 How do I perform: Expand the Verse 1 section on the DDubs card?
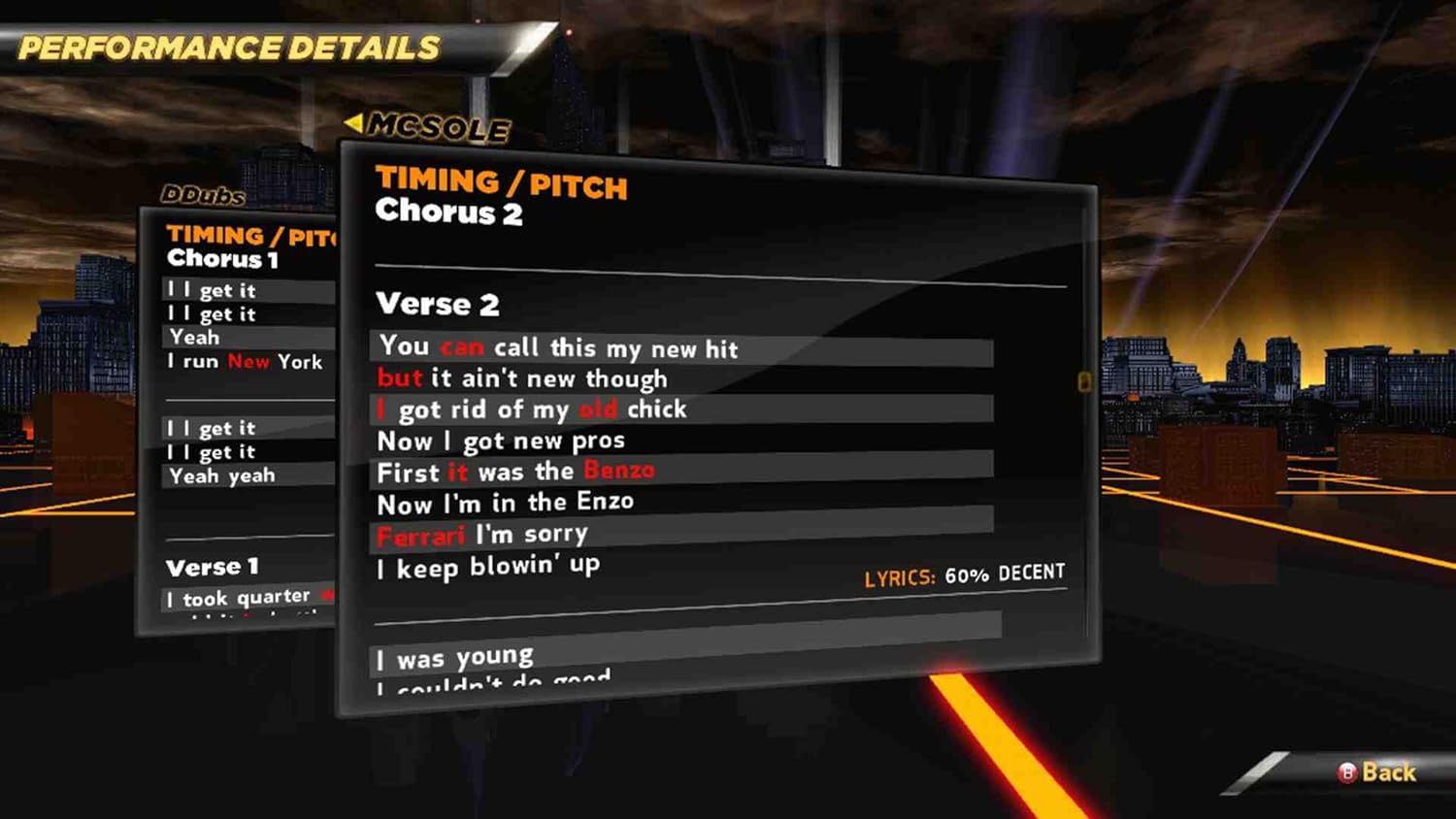213,566
